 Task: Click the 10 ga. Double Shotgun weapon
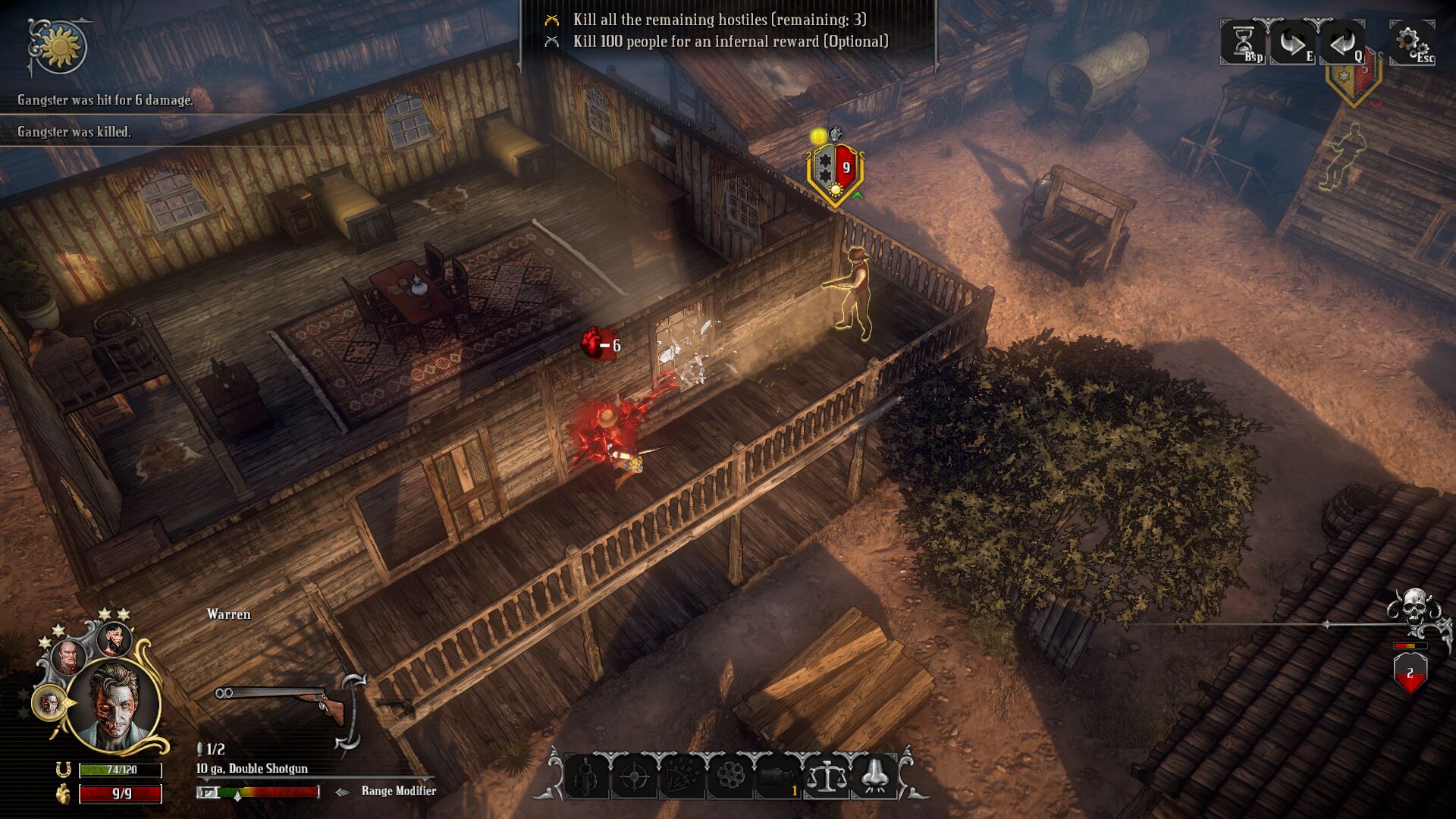click(x=279, y=702)
